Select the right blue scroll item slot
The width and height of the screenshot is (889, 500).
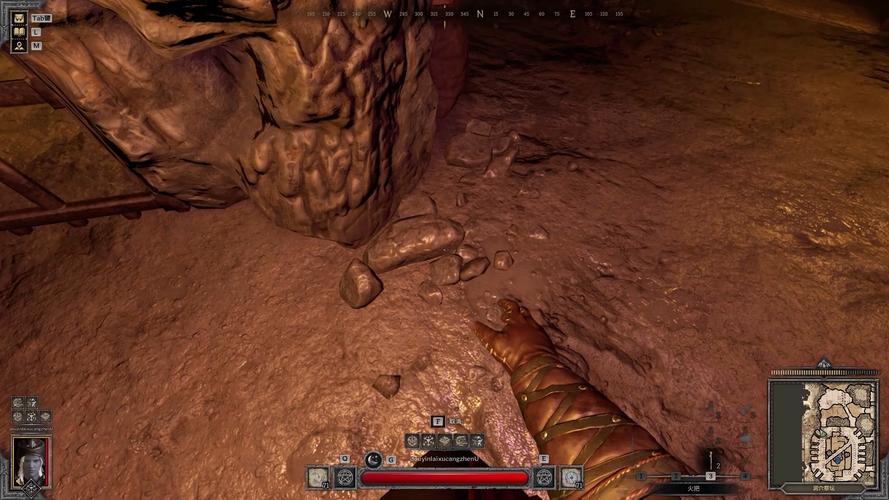pos(571,477)
